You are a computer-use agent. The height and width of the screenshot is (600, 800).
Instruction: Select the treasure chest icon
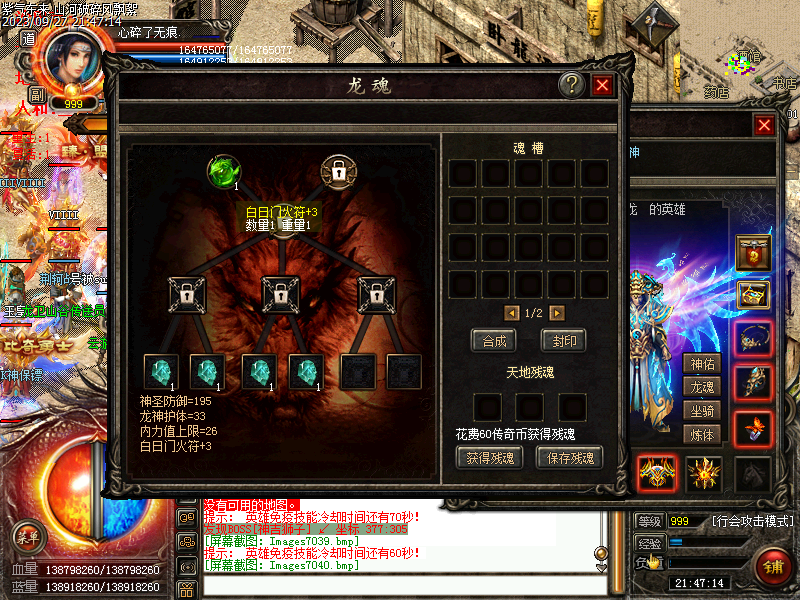pyautogui.click(x=753, y=295)
